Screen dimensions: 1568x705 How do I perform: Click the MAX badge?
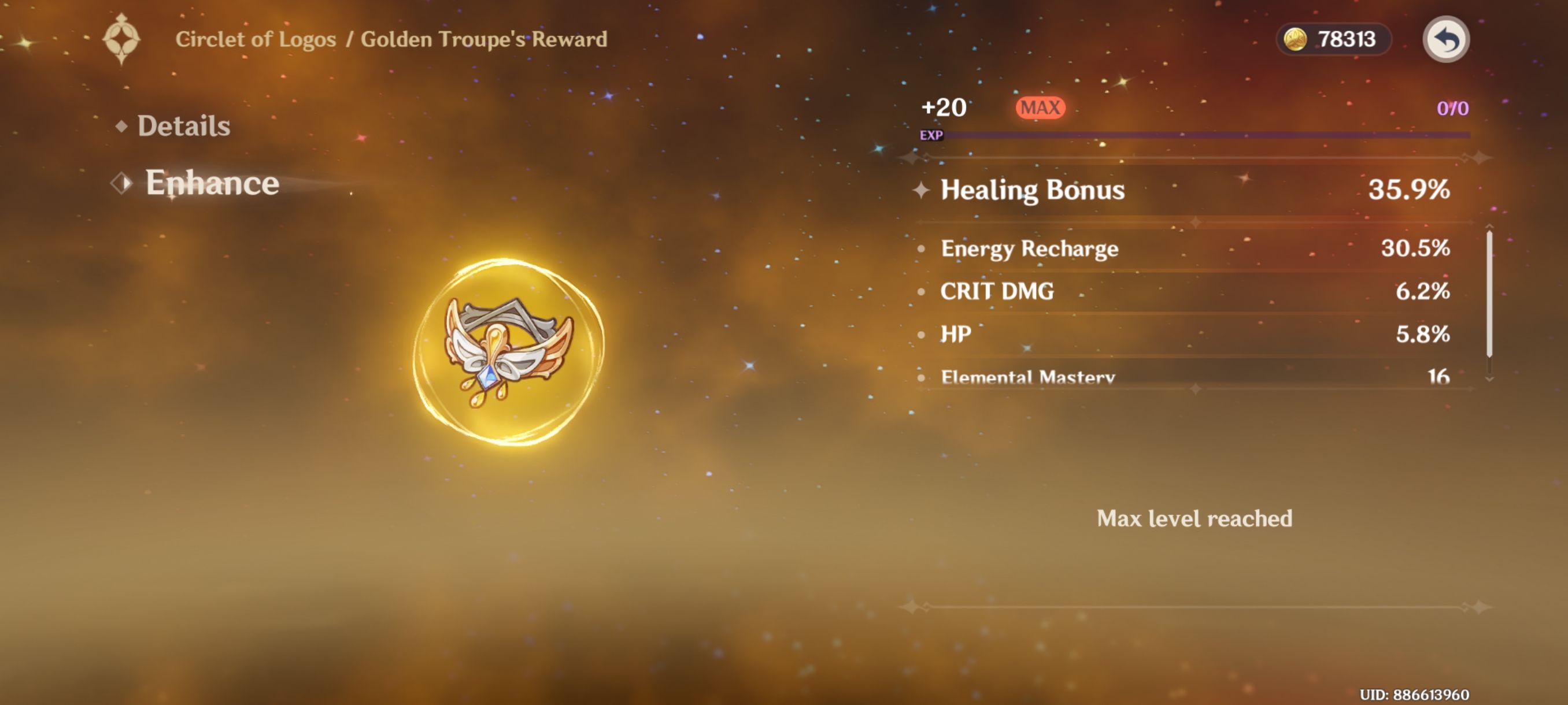1041,107
